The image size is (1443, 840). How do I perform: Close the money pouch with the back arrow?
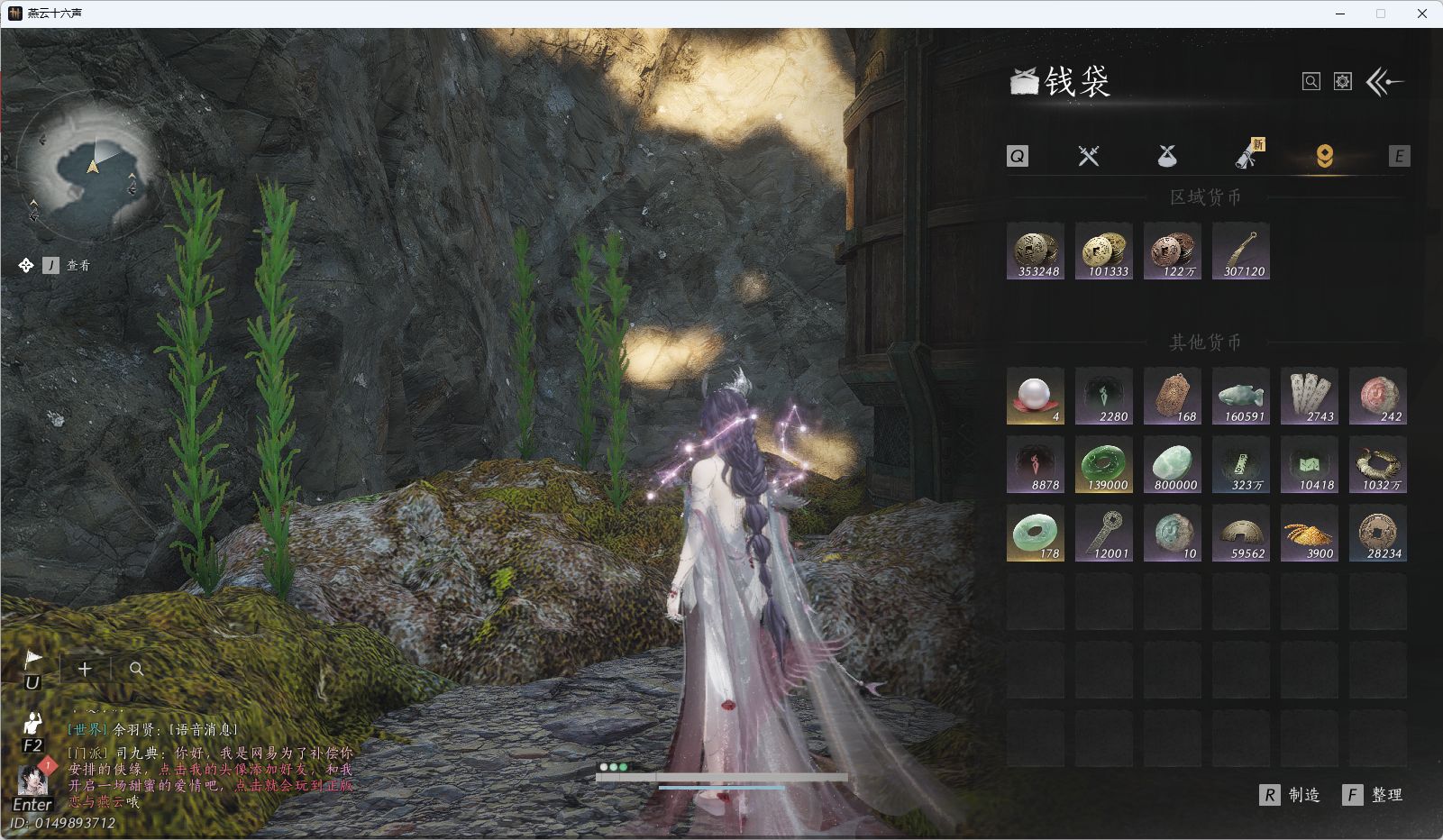coord(1385,82)
